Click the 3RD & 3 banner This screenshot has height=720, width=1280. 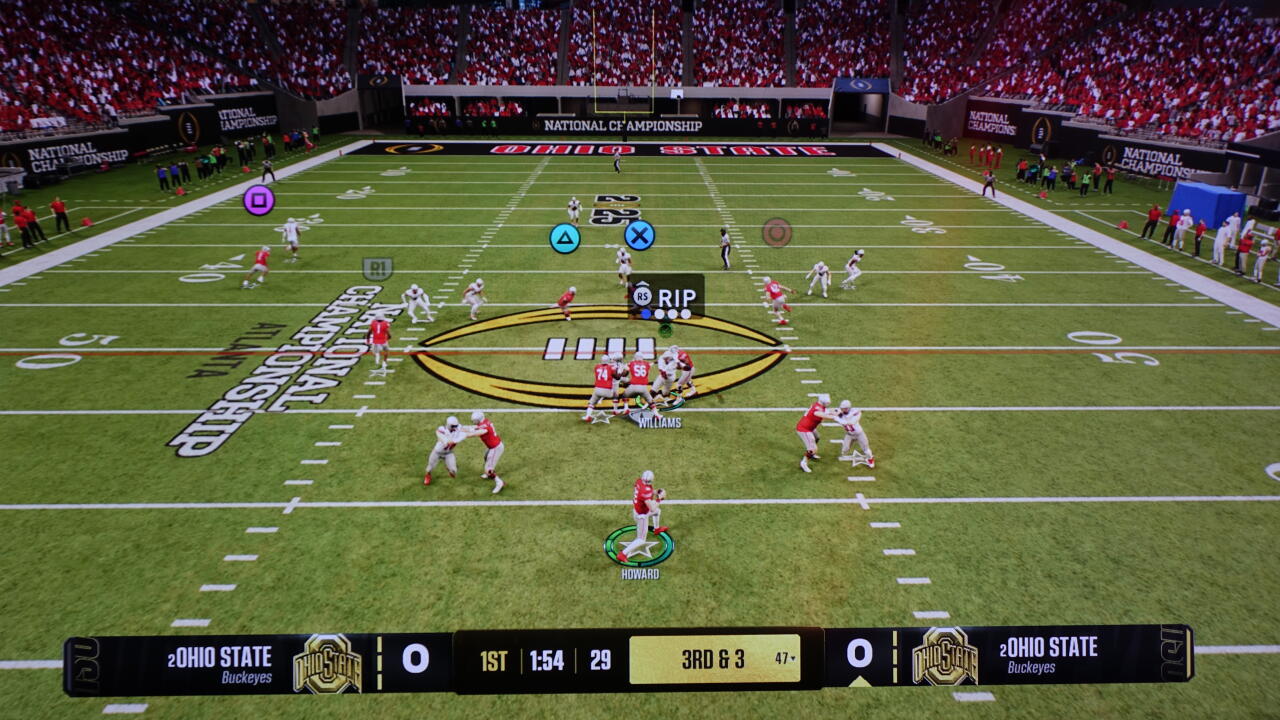(713, 658)
